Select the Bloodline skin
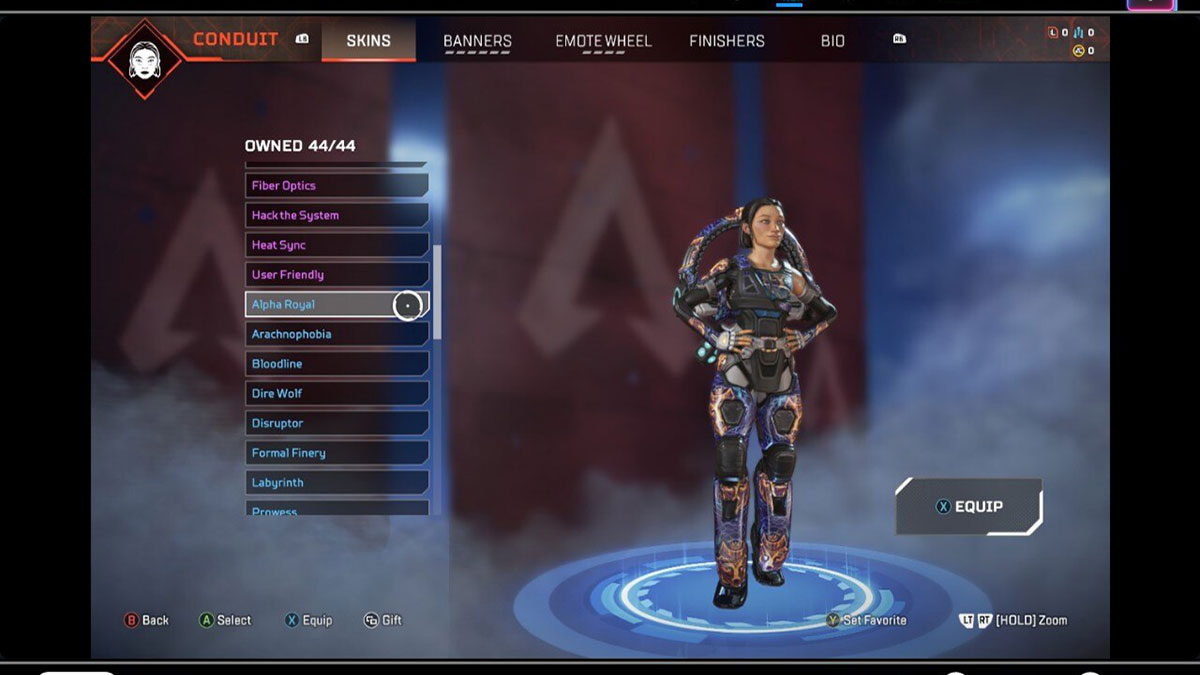The width and height of the screenshot is (1200, 675). (x=336, y=364)
